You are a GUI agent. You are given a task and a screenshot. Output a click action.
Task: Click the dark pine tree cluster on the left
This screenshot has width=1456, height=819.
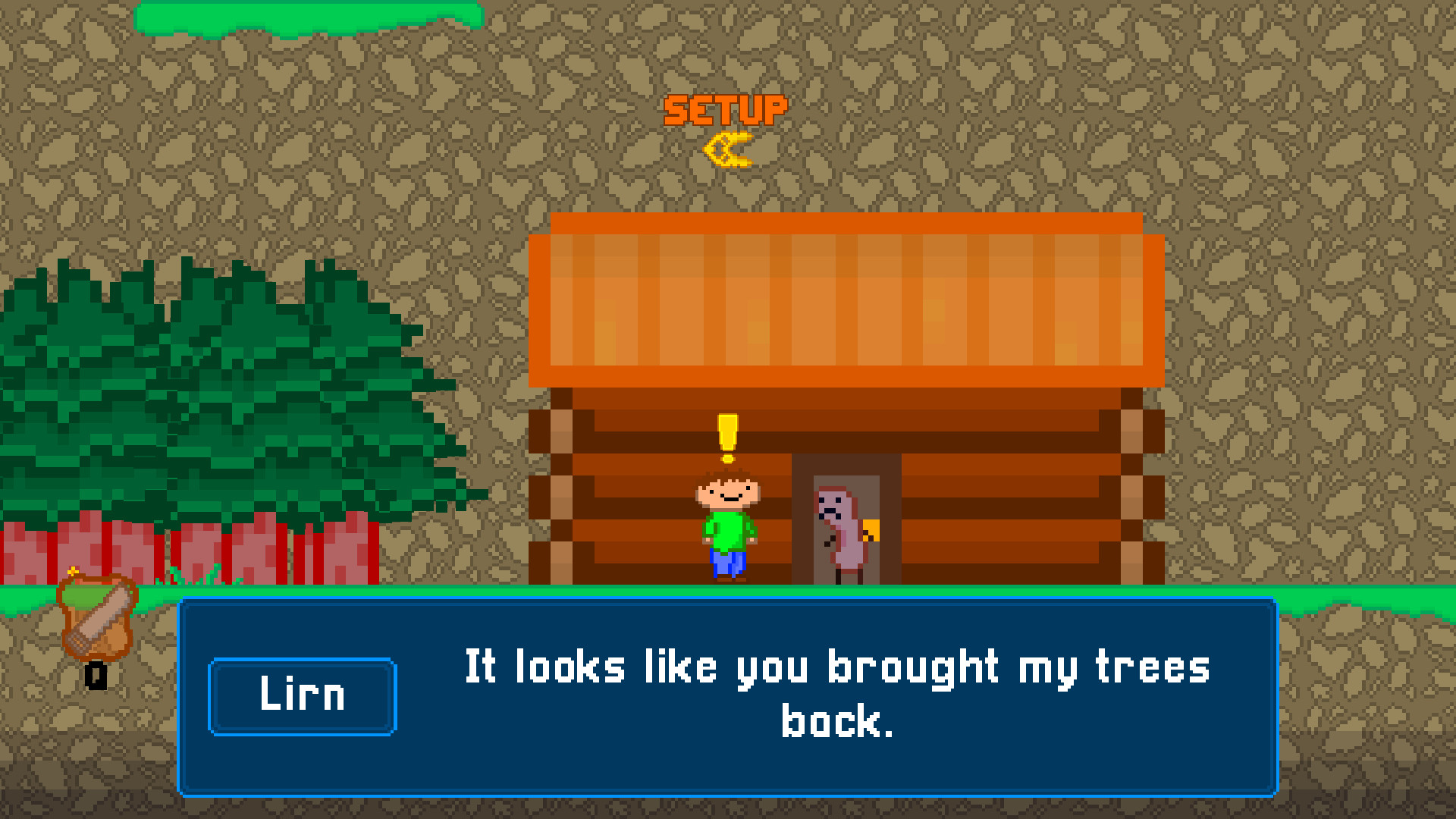pyautogui.click(x=212, y=394)
